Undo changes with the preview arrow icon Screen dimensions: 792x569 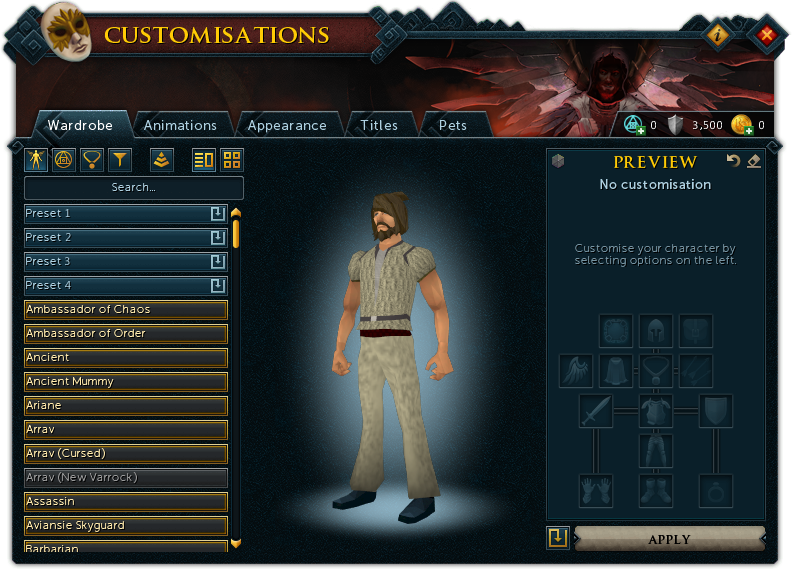point(733,161)
